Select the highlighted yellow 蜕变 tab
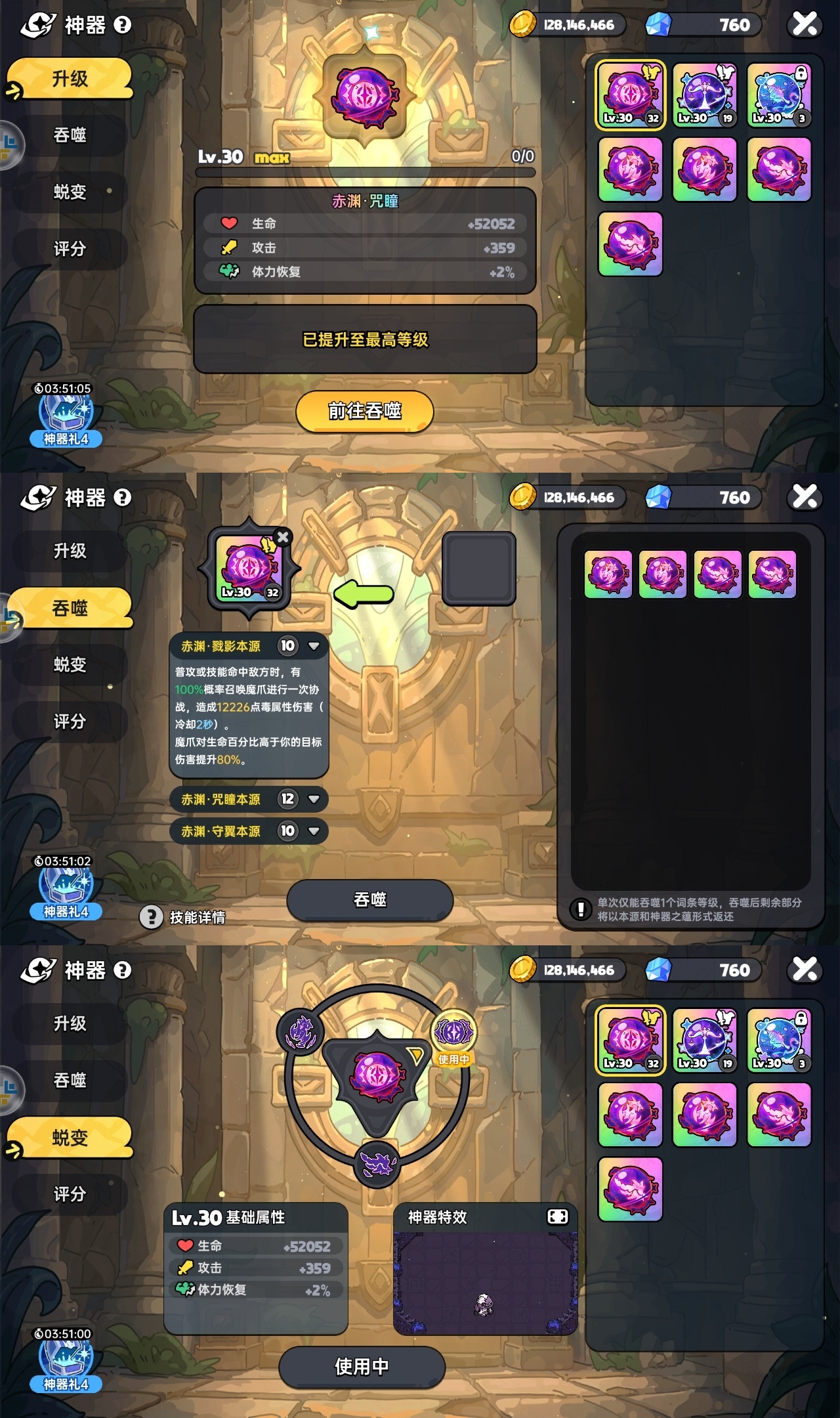The image size is (840, 1418). 70,1138
